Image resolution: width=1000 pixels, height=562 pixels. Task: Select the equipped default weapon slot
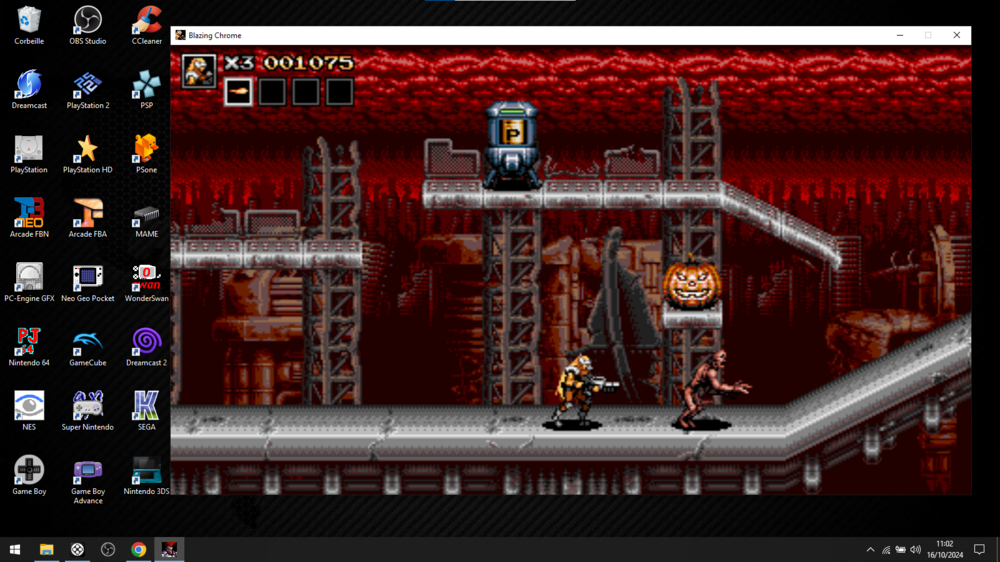point(239,92)
